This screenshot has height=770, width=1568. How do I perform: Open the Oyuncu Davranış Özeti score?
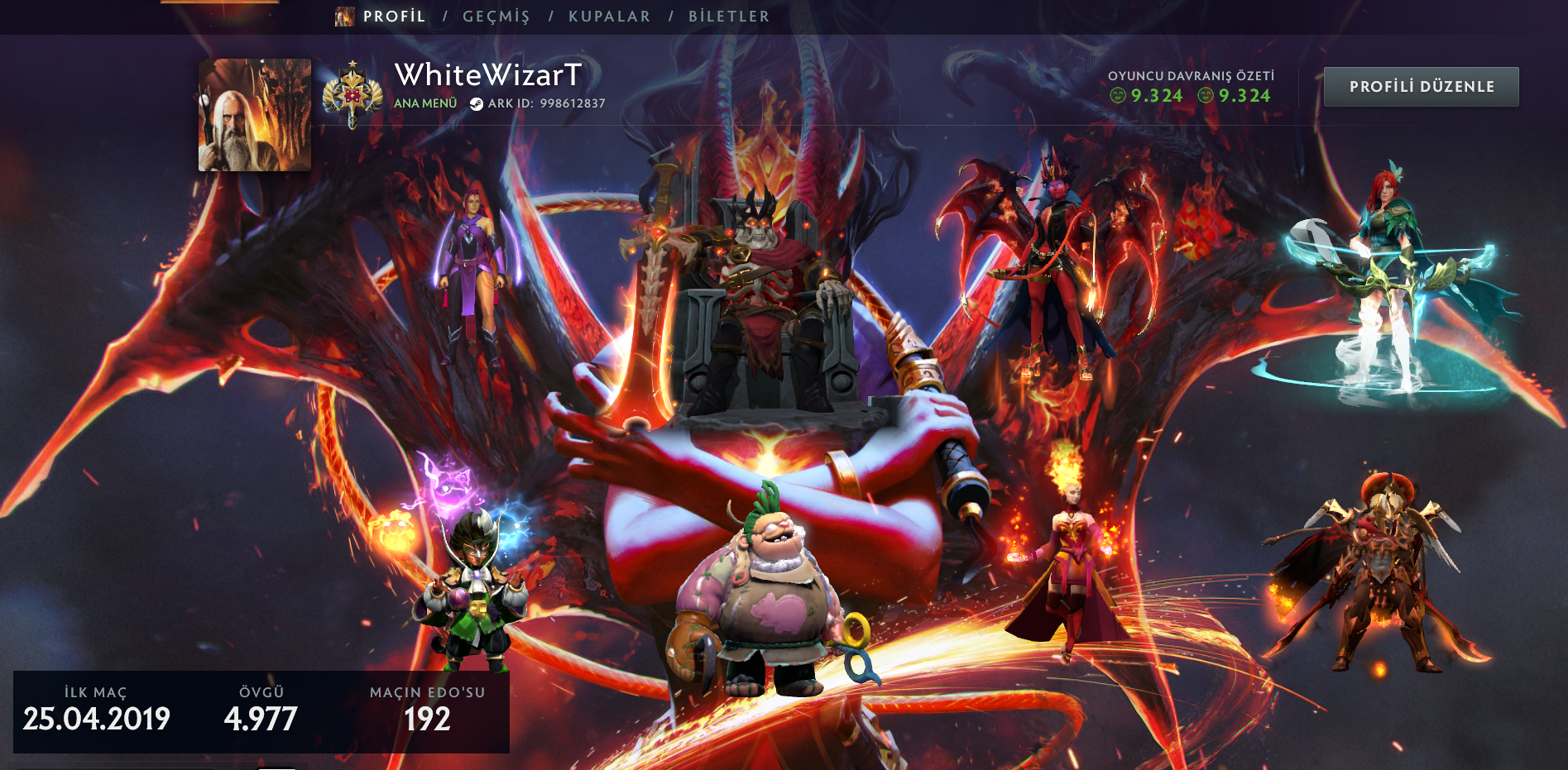pos(1190,88)
